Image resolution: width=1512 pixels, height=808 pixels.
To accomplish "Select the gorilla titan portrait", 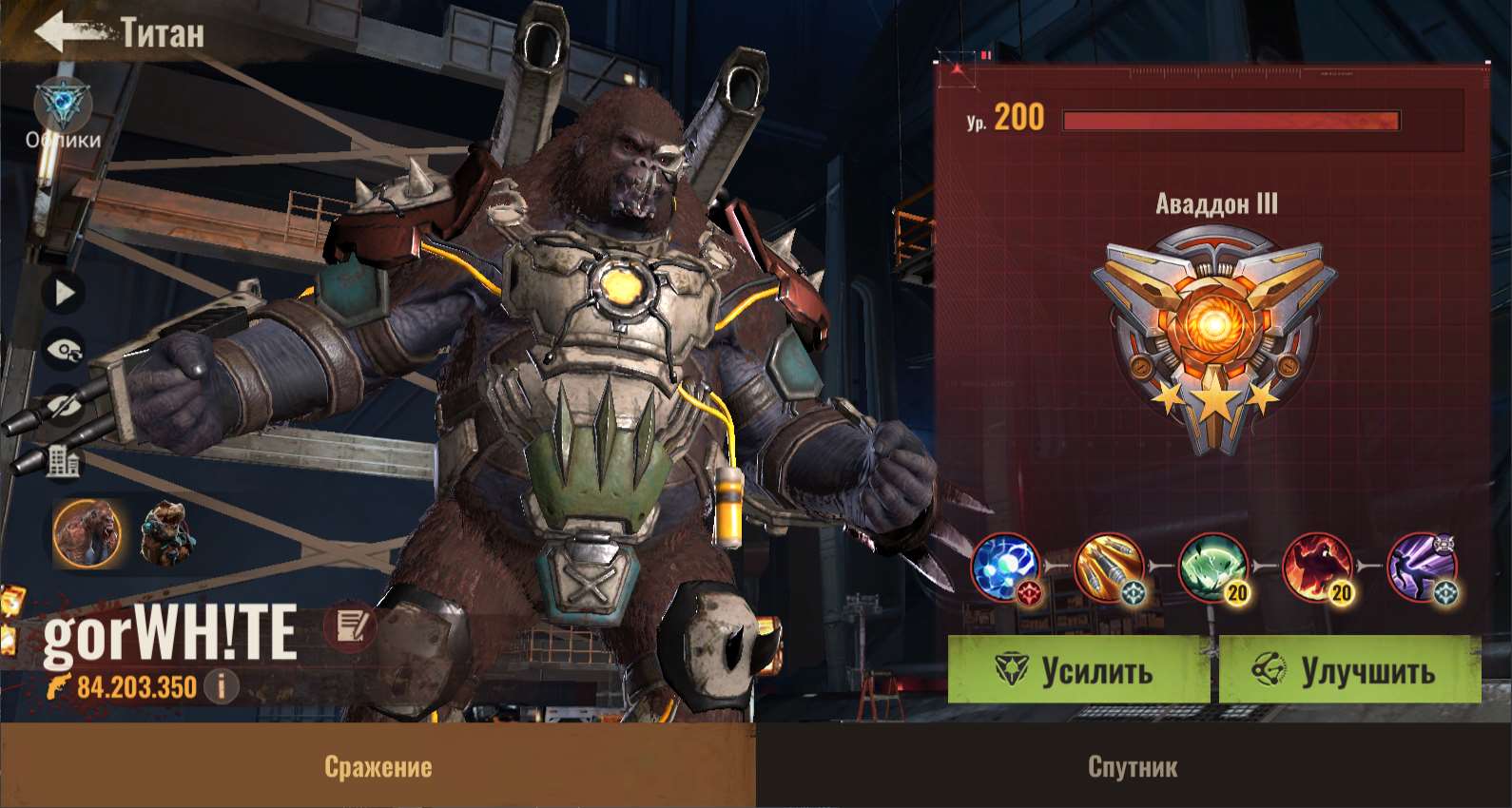I will [87, 532].
